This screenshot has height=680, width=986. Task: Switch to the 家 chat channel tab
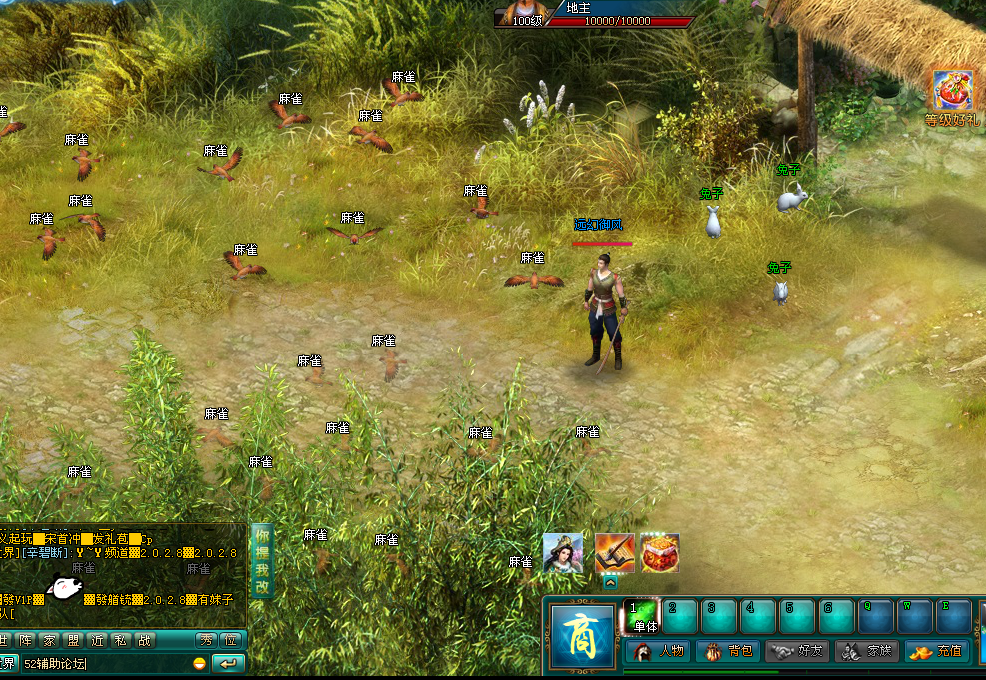(49, 641)
